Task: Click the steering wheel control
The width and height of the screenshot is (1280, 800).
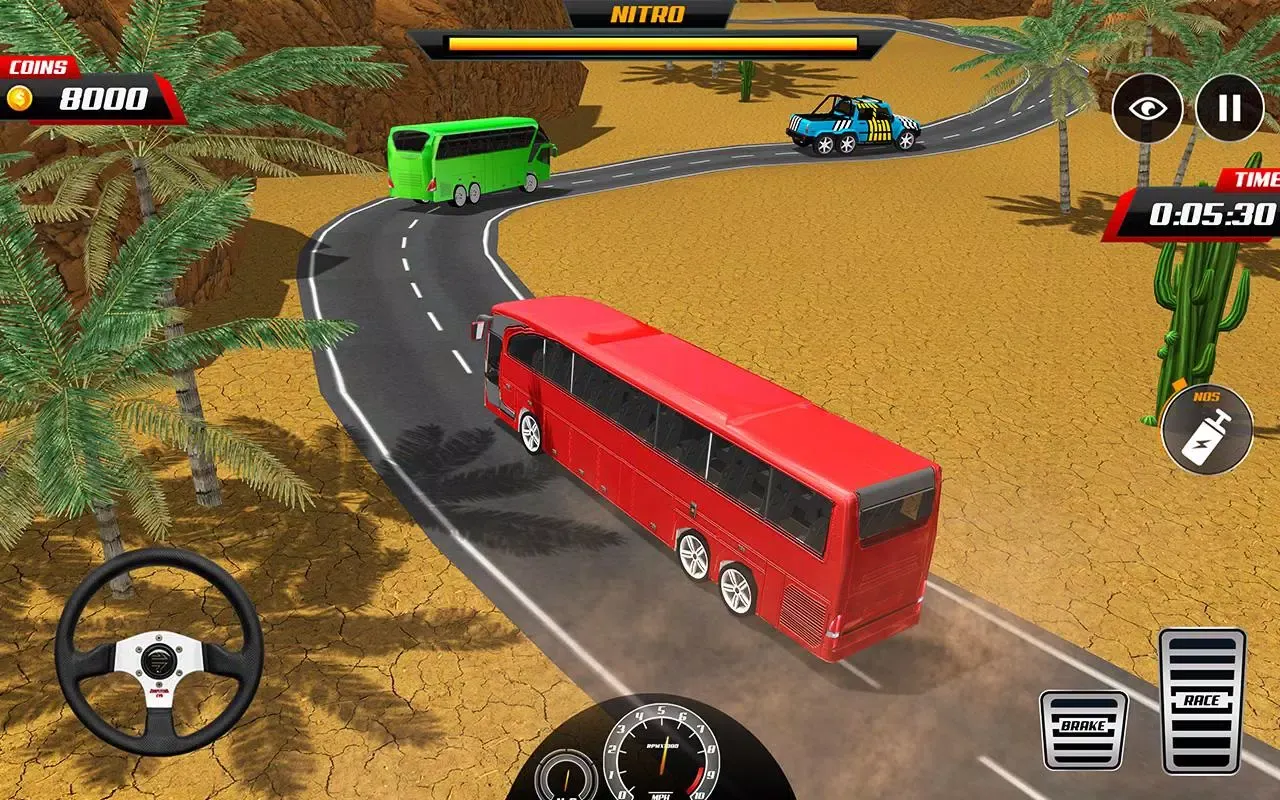Action: (159, 651)
